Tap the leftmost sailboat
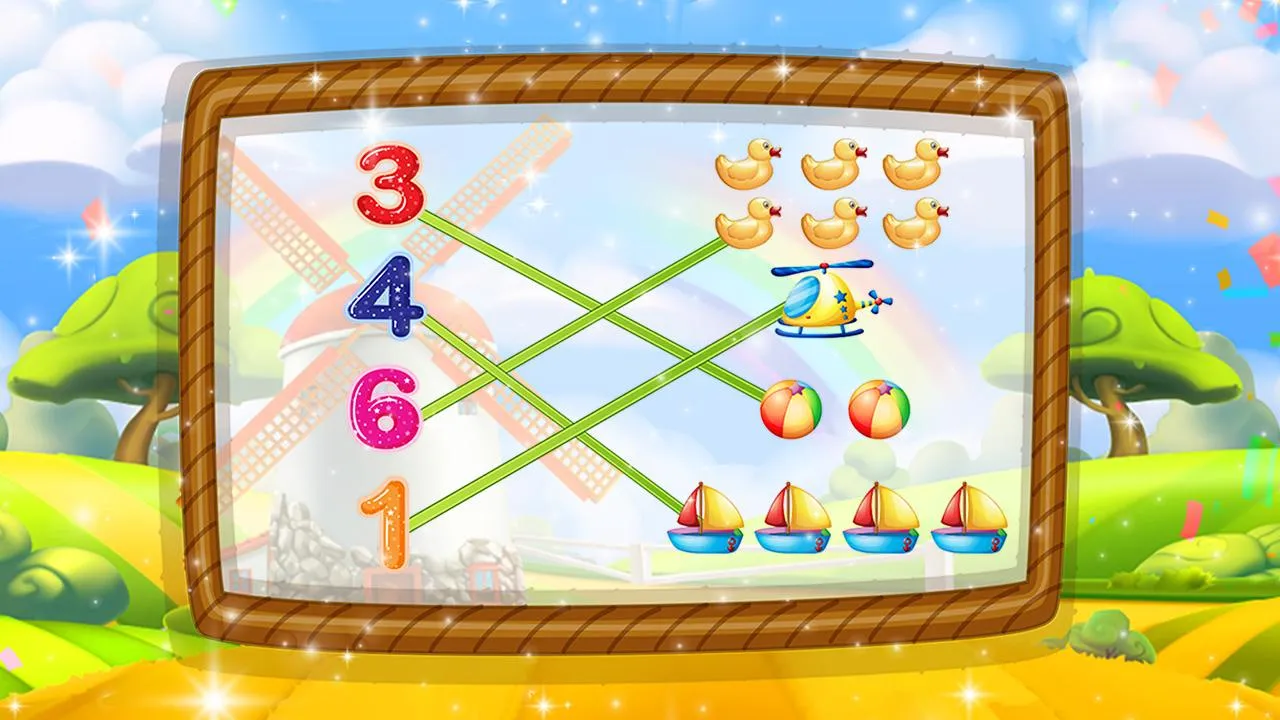Viewport: 1280px width, 720px height. tap(705, 520)
